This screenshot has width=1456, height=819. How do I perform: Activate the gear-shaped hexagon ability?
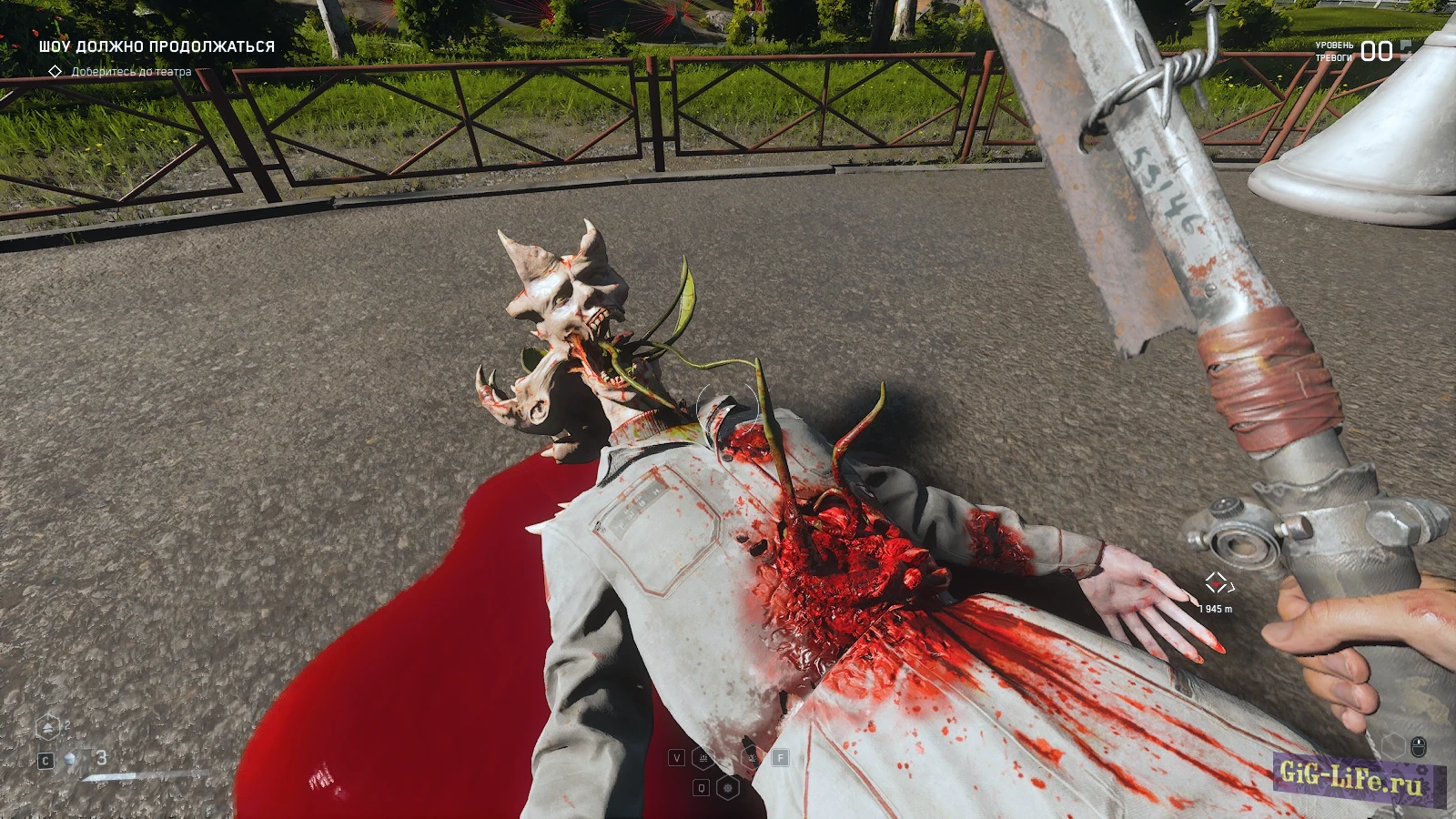(x=727, y=787)
